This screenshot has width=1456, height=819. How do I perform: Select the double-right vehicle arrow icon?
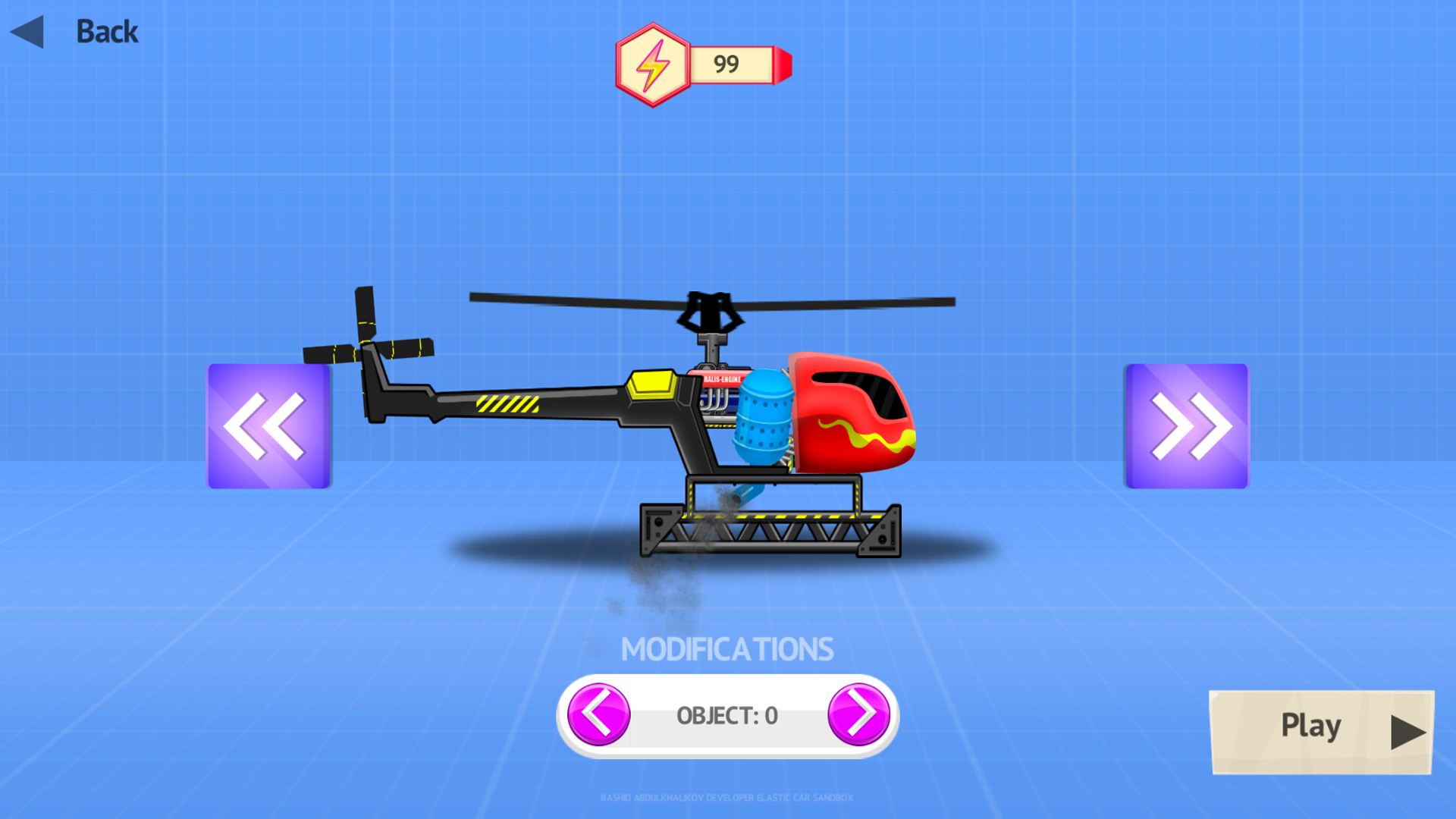point(1186,426)
